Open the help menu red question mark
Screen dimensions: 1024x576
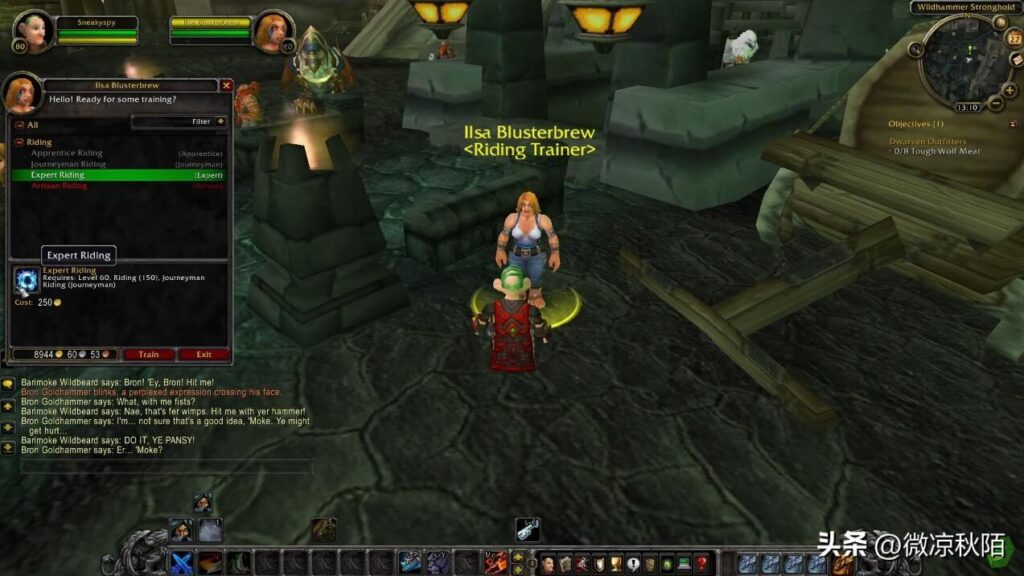point(701,564)
